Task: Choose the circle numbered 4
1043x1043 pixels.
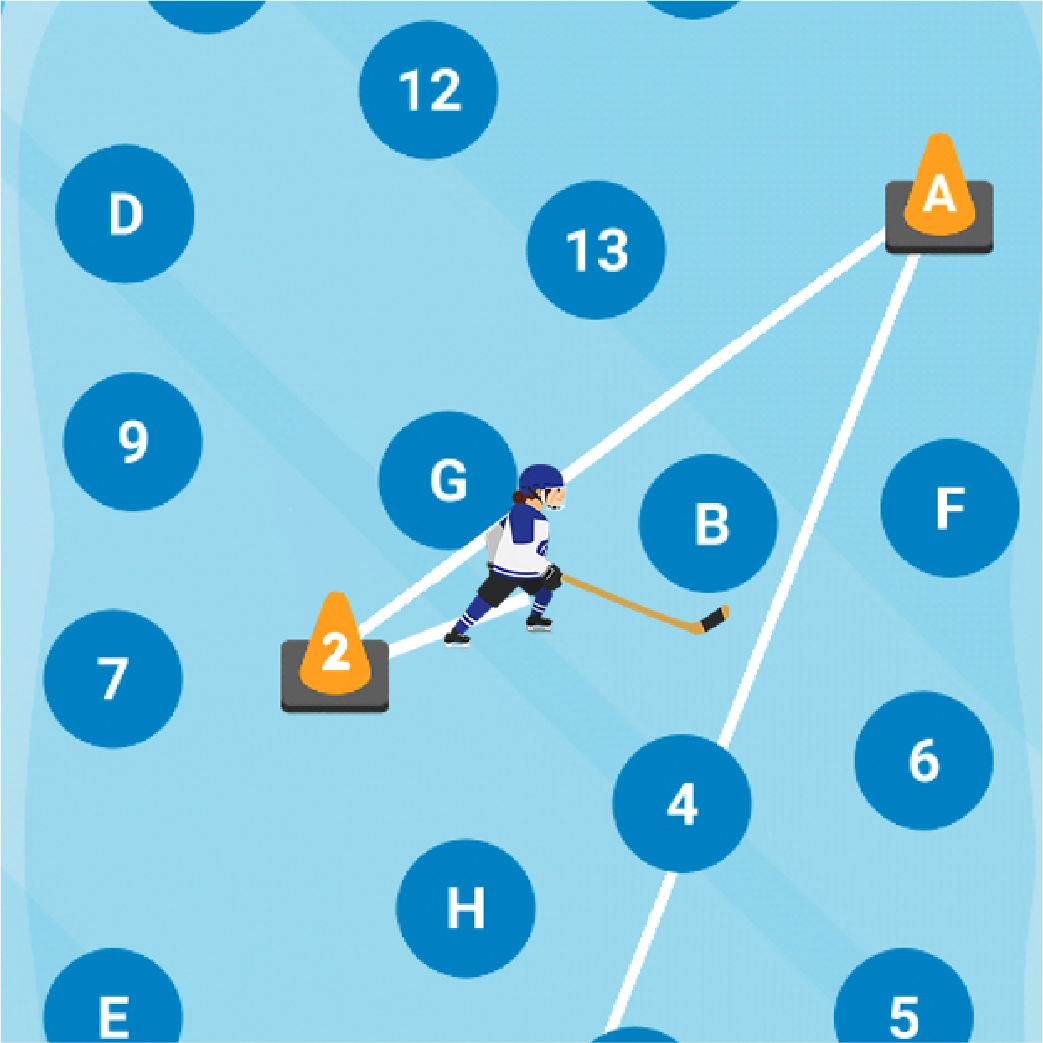Action: point(682,803)
